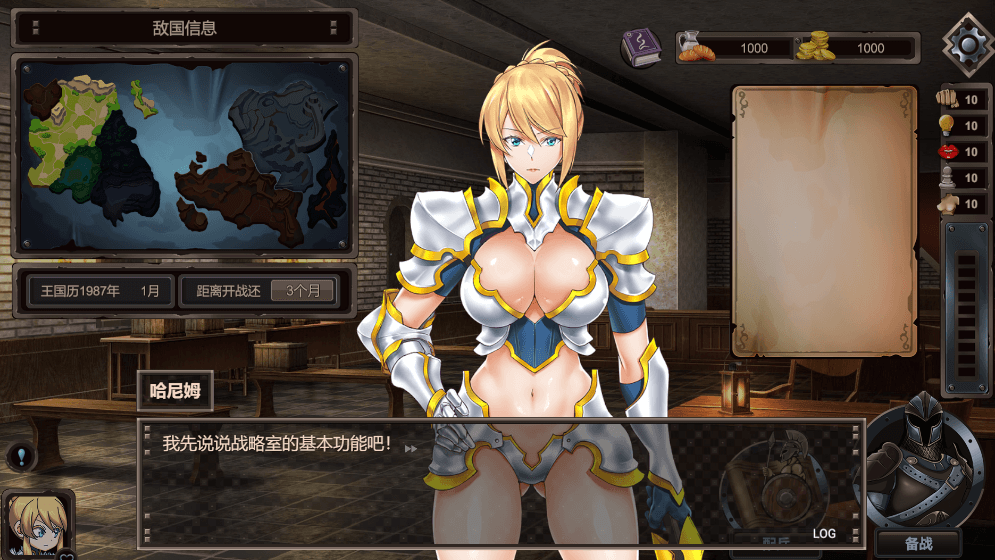Click the 敌国信息 header panel
Viewport: 995px width, 560px height.
[x=183, y=28]
